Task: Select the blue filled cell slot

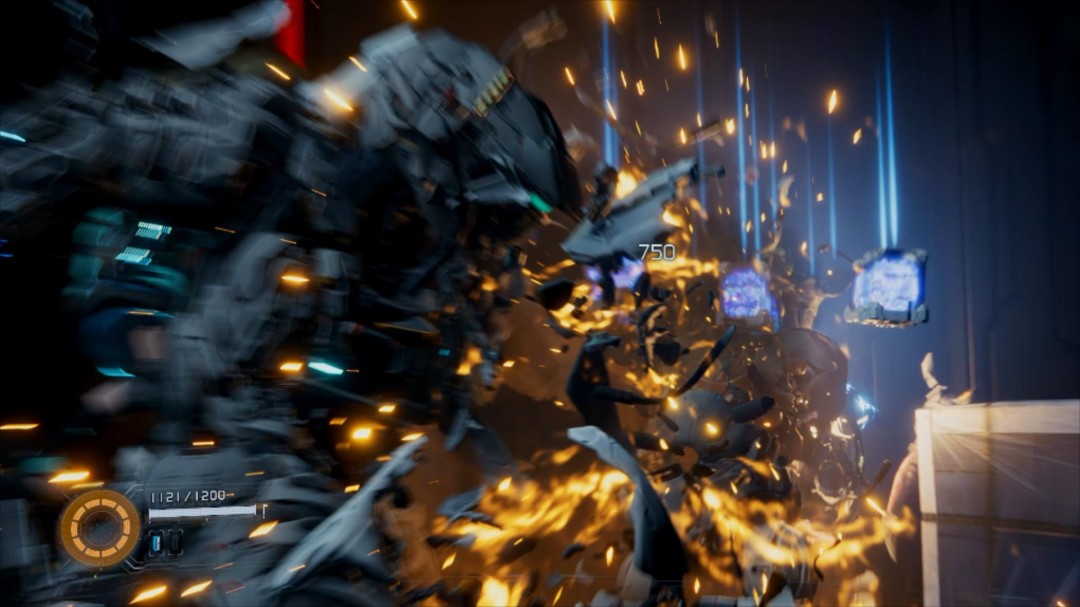Action: (156, 543)
